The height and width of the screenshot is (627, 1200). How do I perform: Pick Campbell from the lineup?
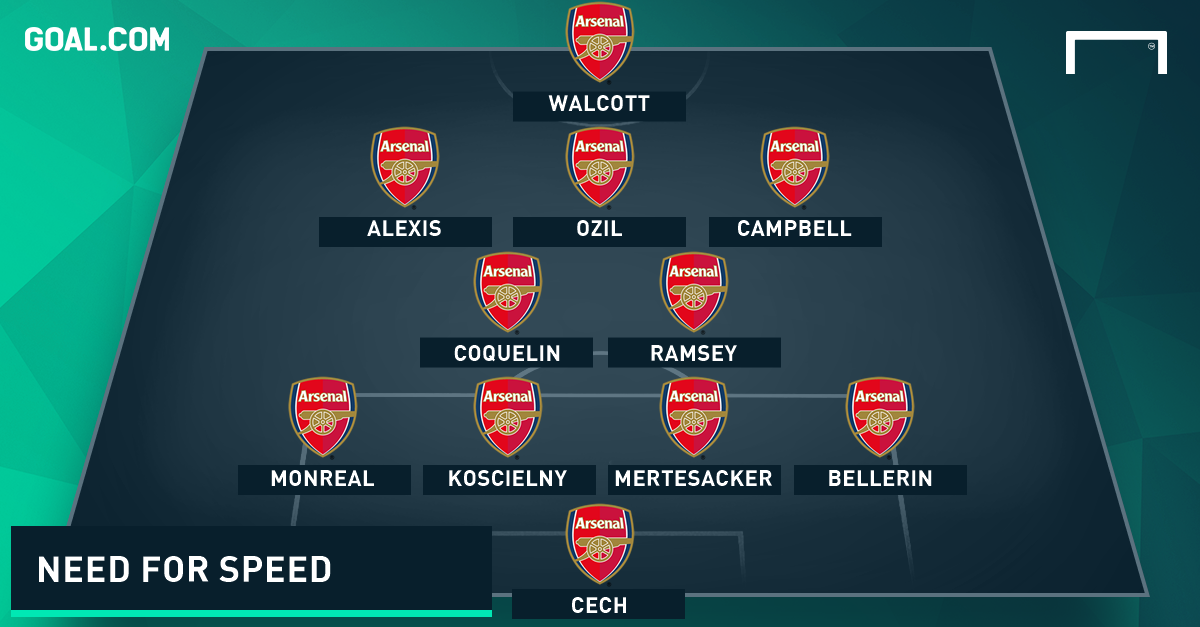click(x=795, y=230)
